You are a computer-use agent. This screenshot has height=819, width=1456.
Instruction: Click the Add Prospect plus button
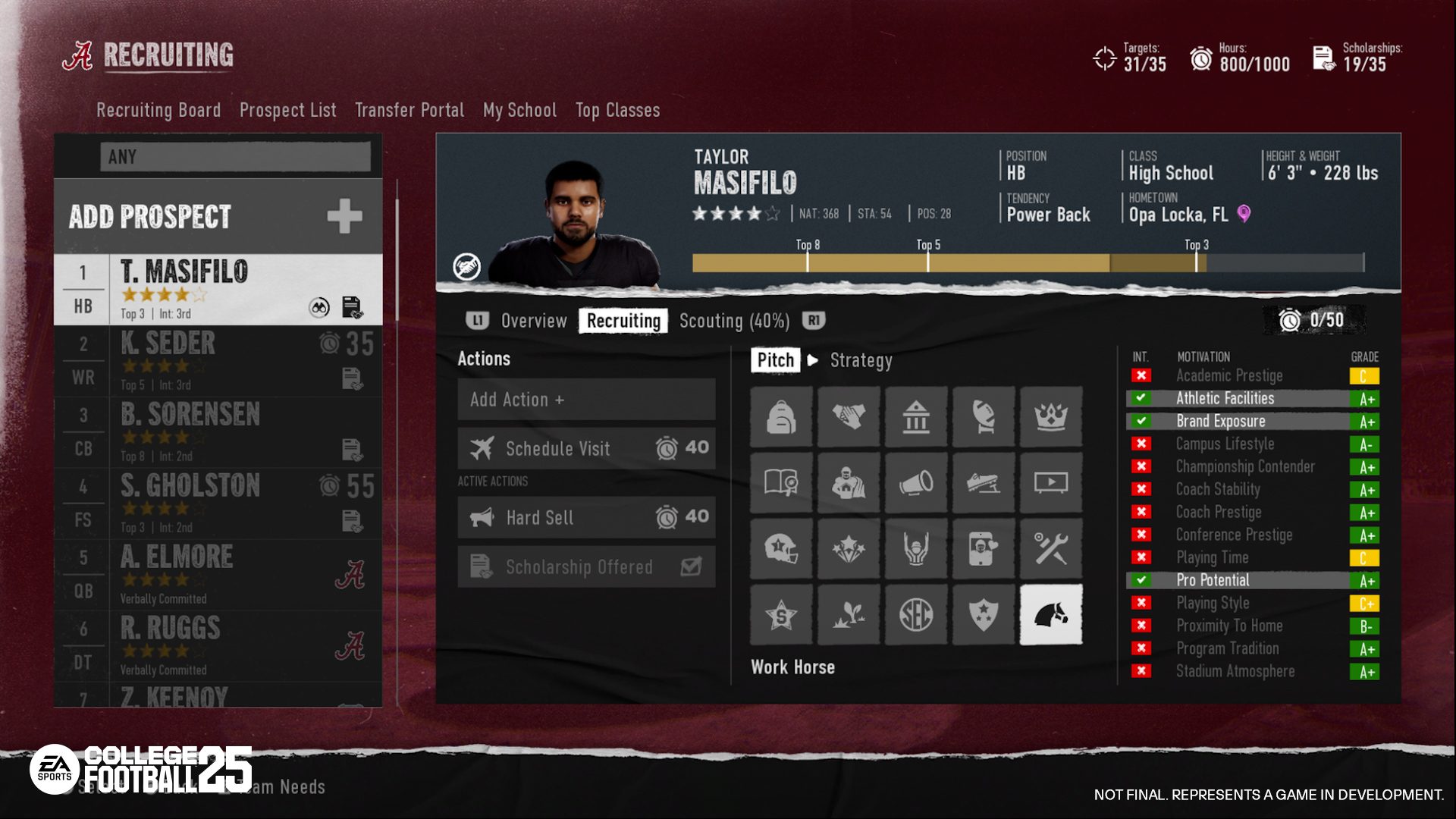tap(344, 216)
